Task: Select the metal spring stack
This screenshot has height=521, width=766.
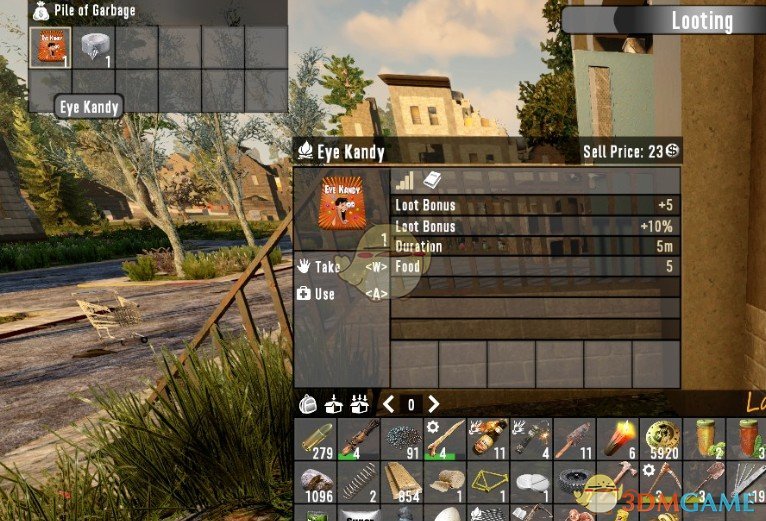Action: [x=359, y=483]
